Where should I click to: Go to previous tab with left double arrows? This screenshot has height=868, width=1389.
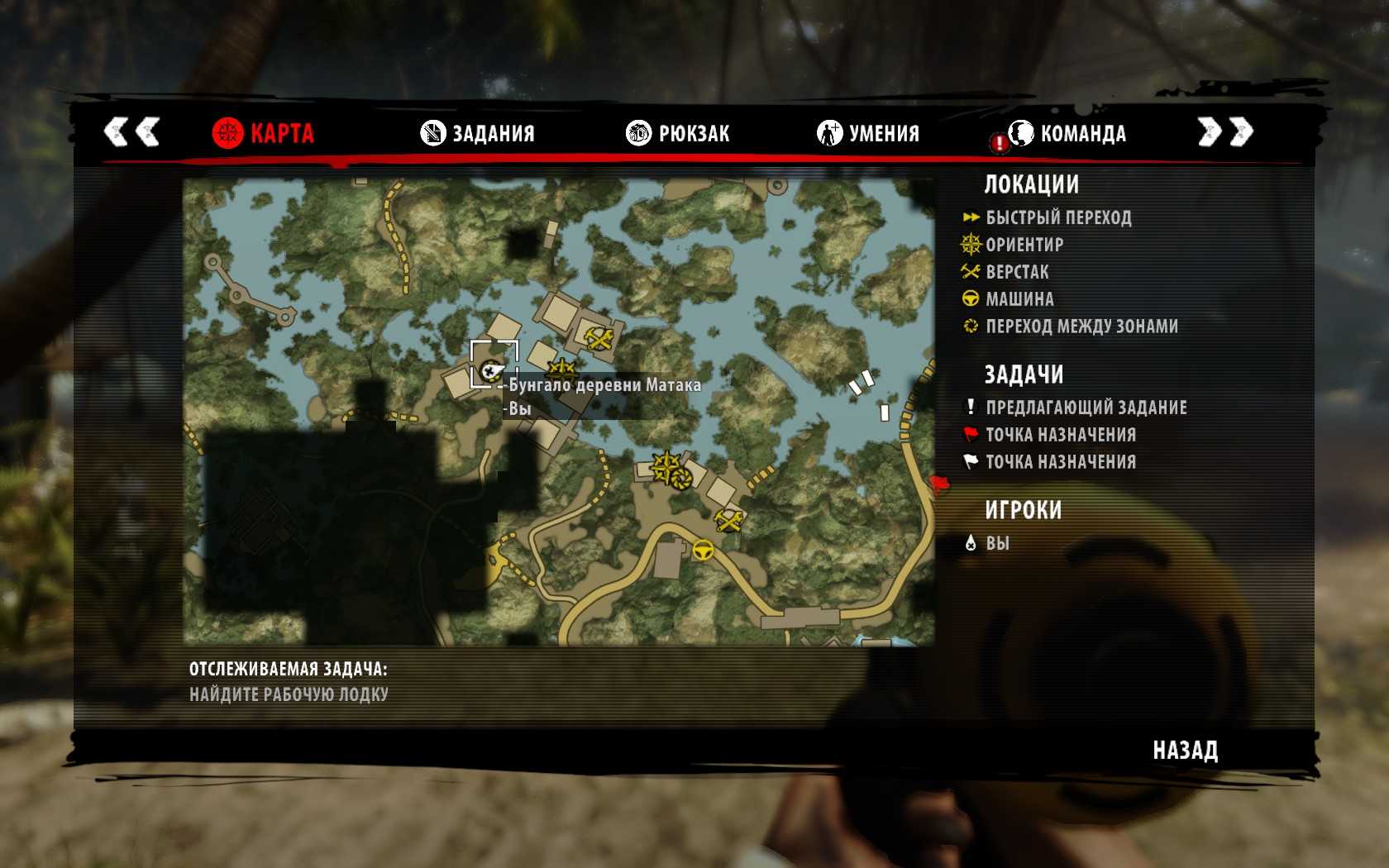pyautogui.click(x=131, y=131)
